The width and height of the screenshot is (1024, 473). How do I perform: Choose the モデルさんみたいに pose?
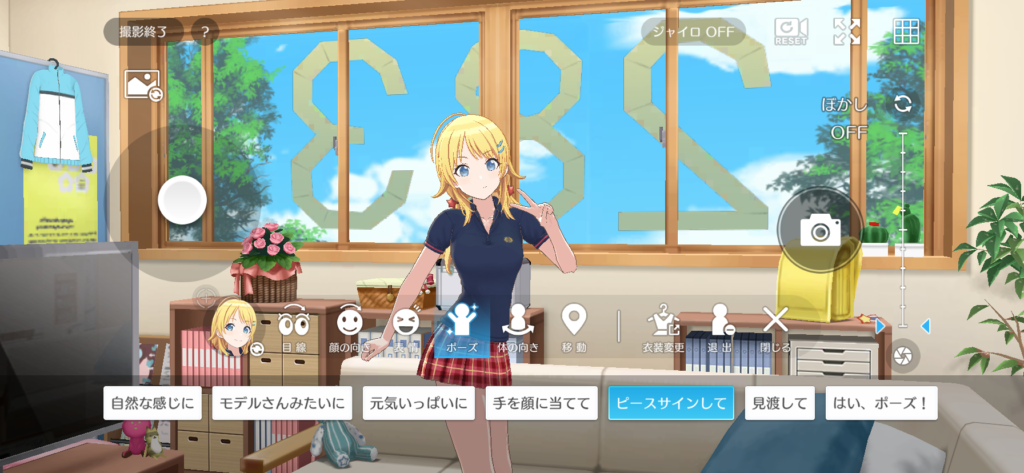282,404
